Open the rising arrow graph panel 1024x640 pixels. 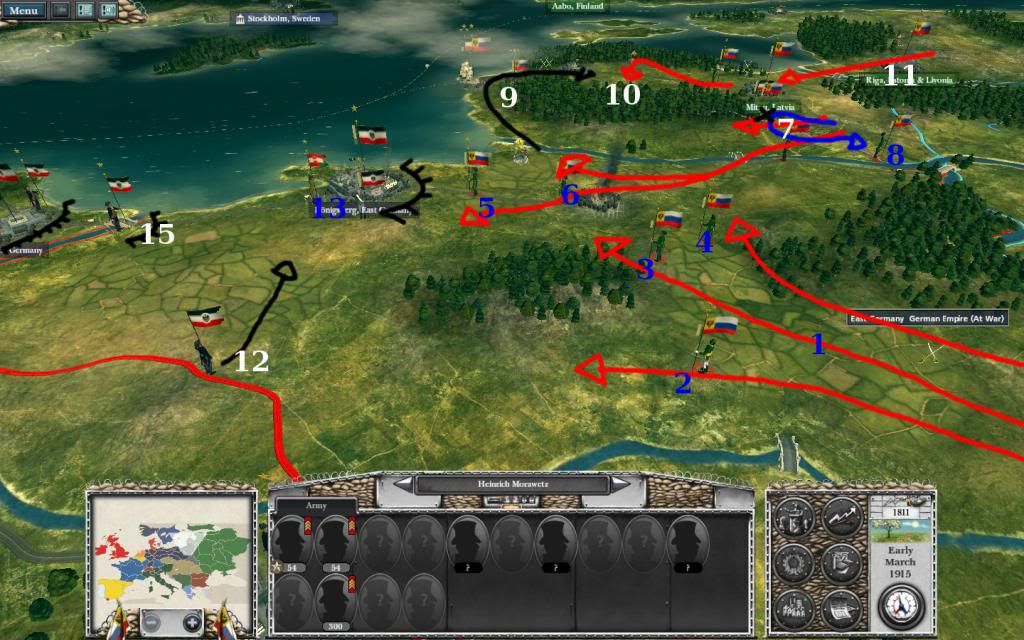(841, 518)
